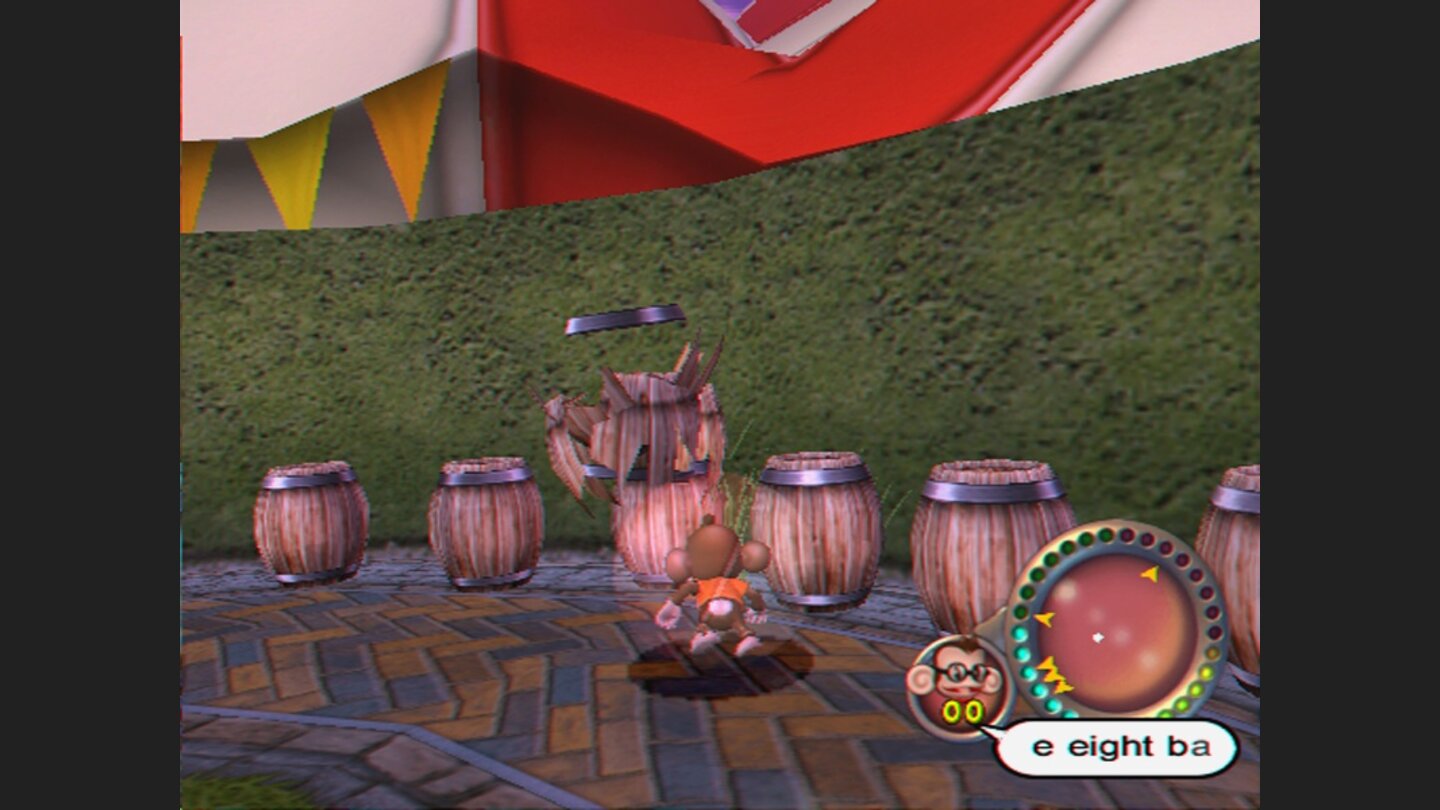
Task: Click the white dot at the gauge center
Action: coord(1097,637)
